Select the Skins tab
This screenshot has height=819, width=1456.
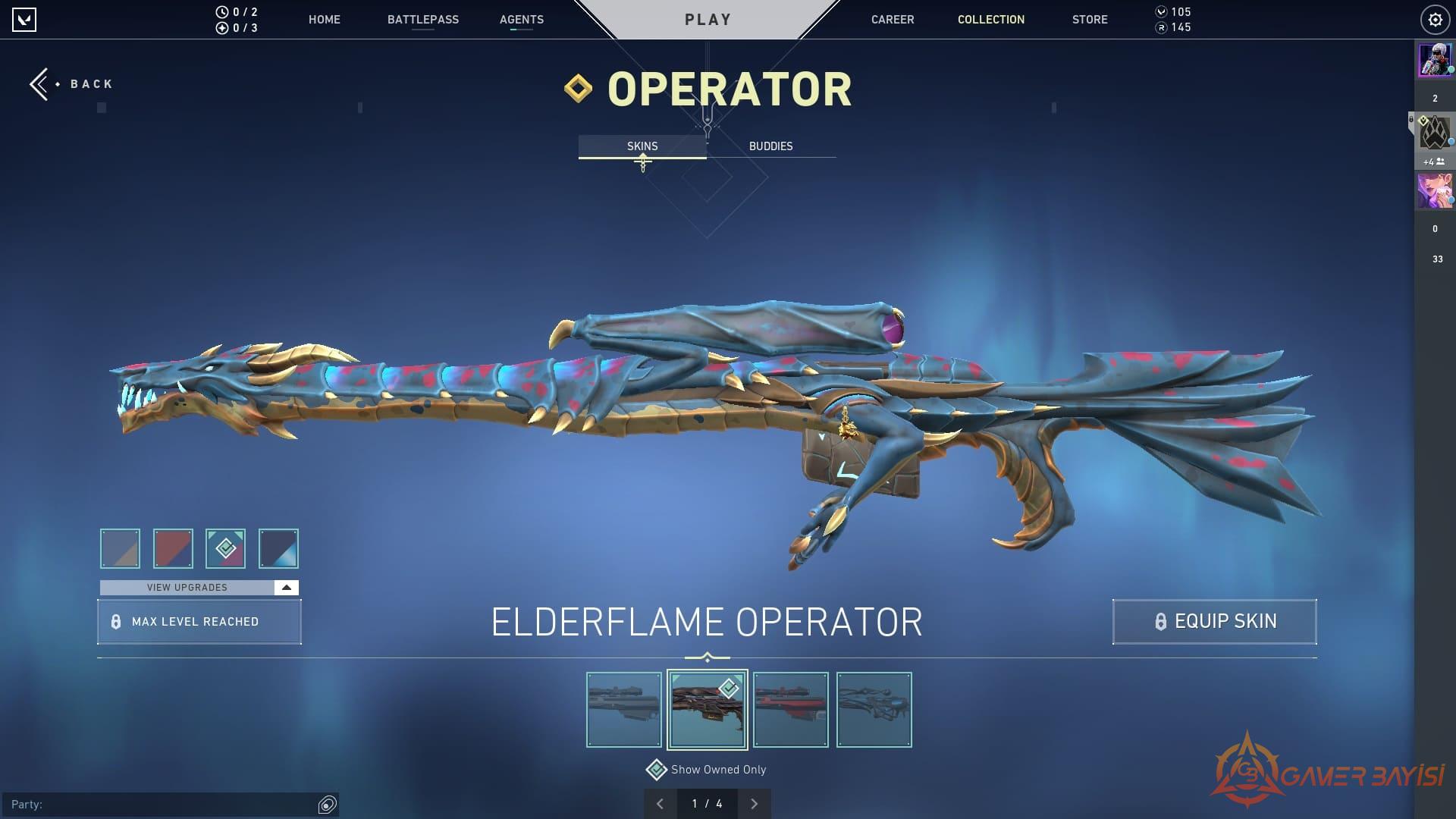[x=642, y=146]
